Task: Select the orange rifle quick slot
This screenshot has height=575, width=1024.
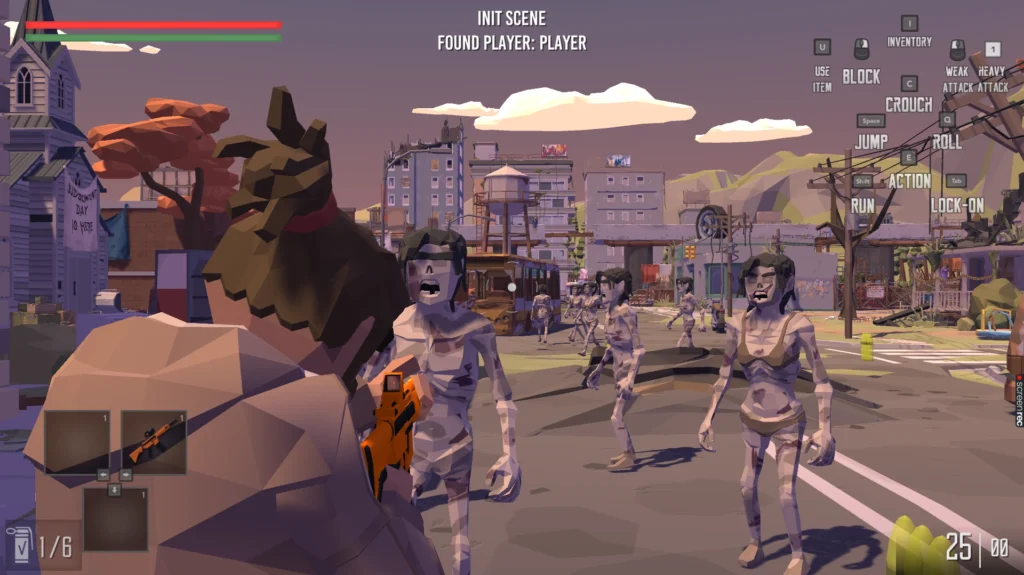Action: point(154,441)
